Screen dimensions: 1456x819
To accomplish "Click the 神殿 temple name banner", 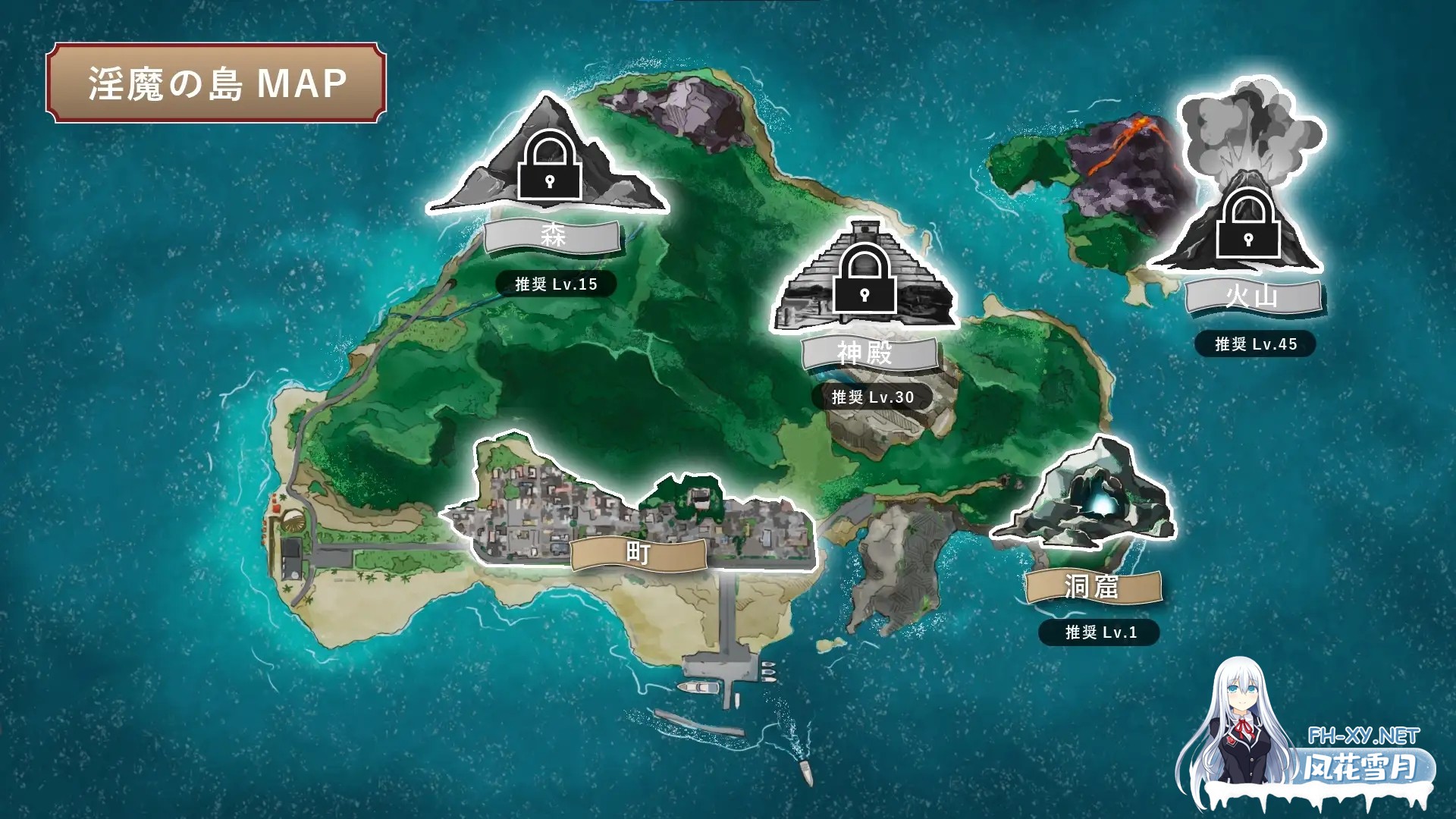I will point(871,353).
